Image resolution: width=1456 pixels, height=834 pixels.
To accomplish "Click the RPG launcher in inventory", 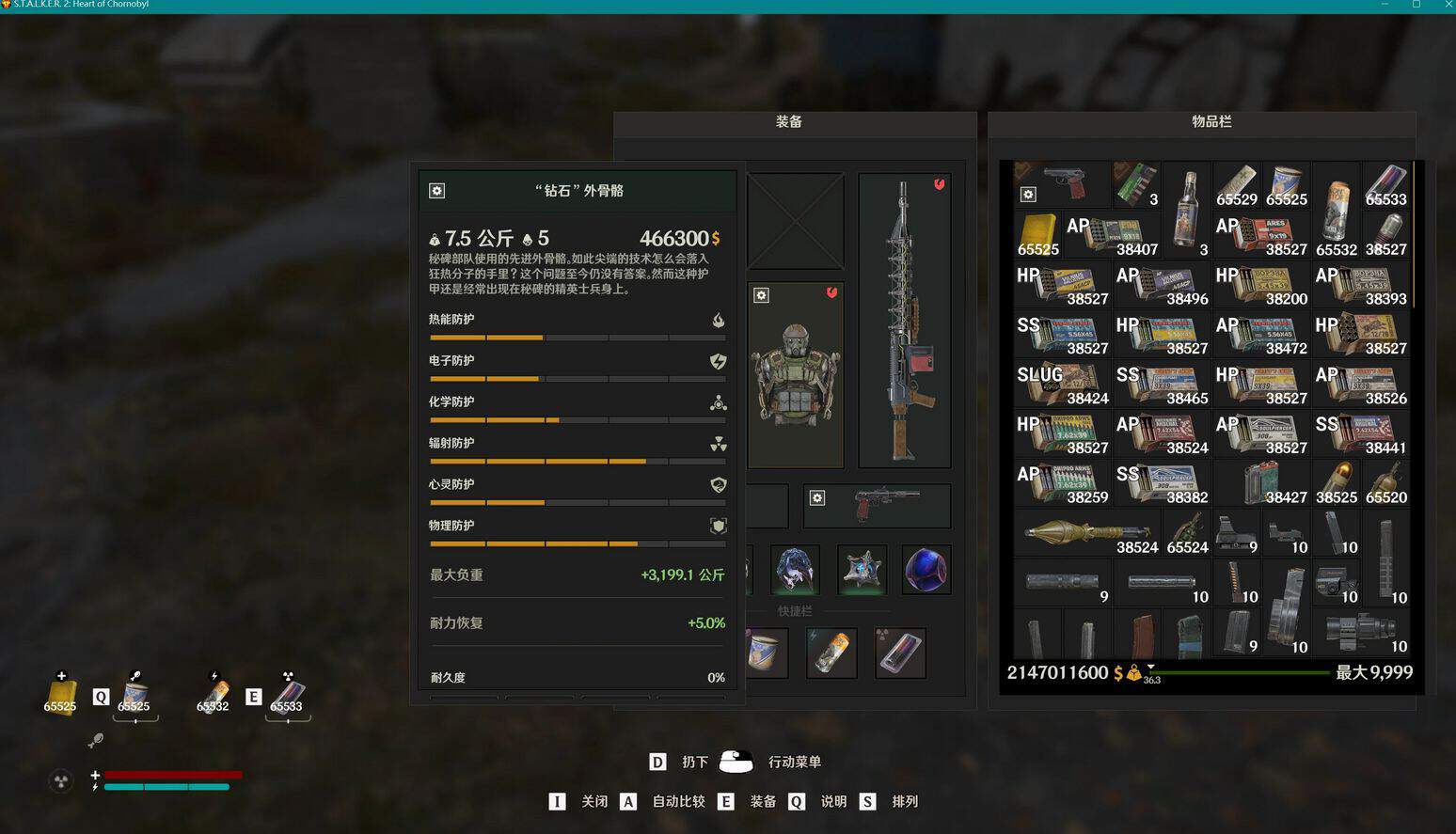I will click(x=1087, y=533).
